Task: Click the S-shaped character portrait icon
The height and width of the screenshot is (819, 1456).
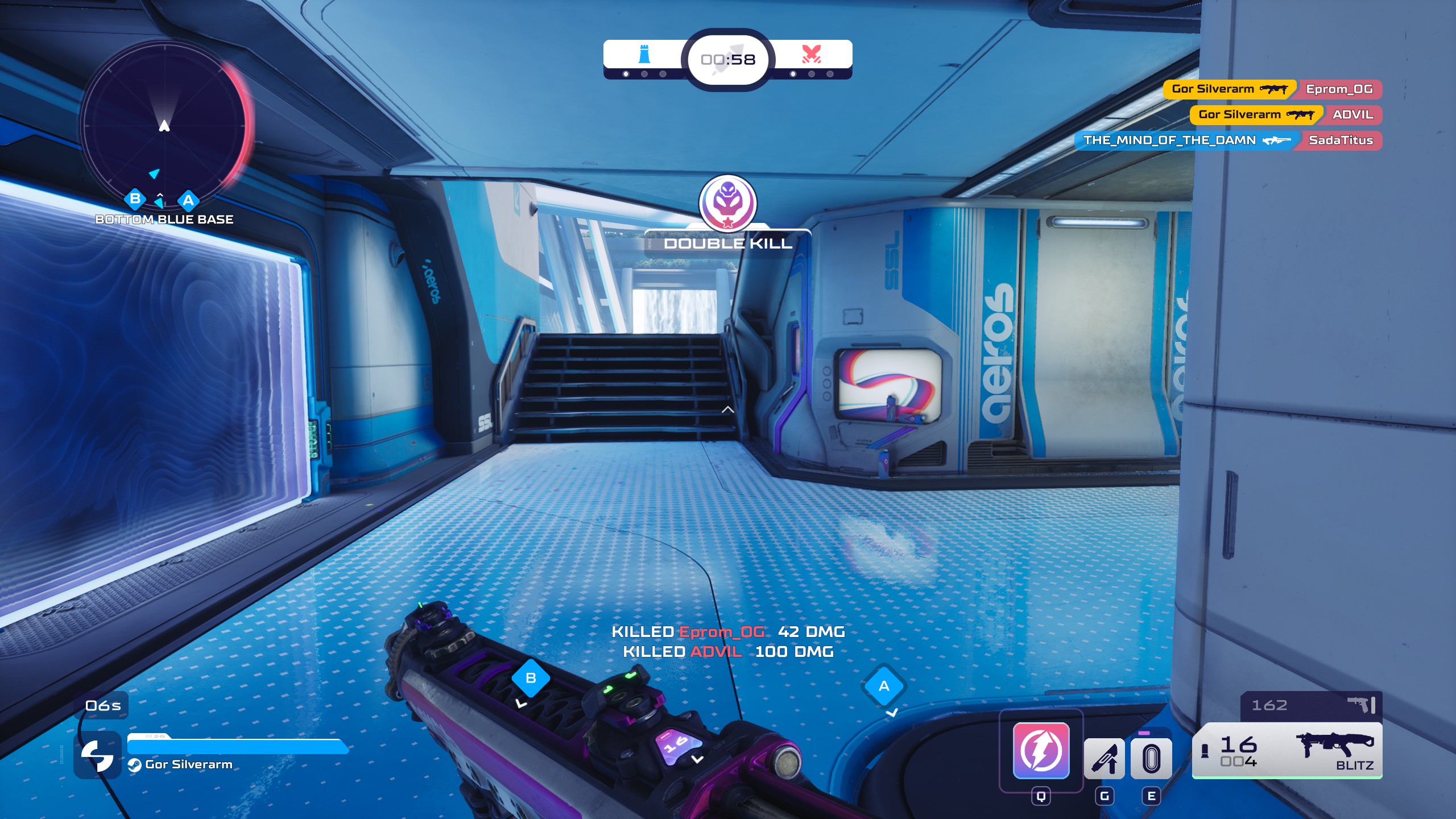Action: [97, 755]
